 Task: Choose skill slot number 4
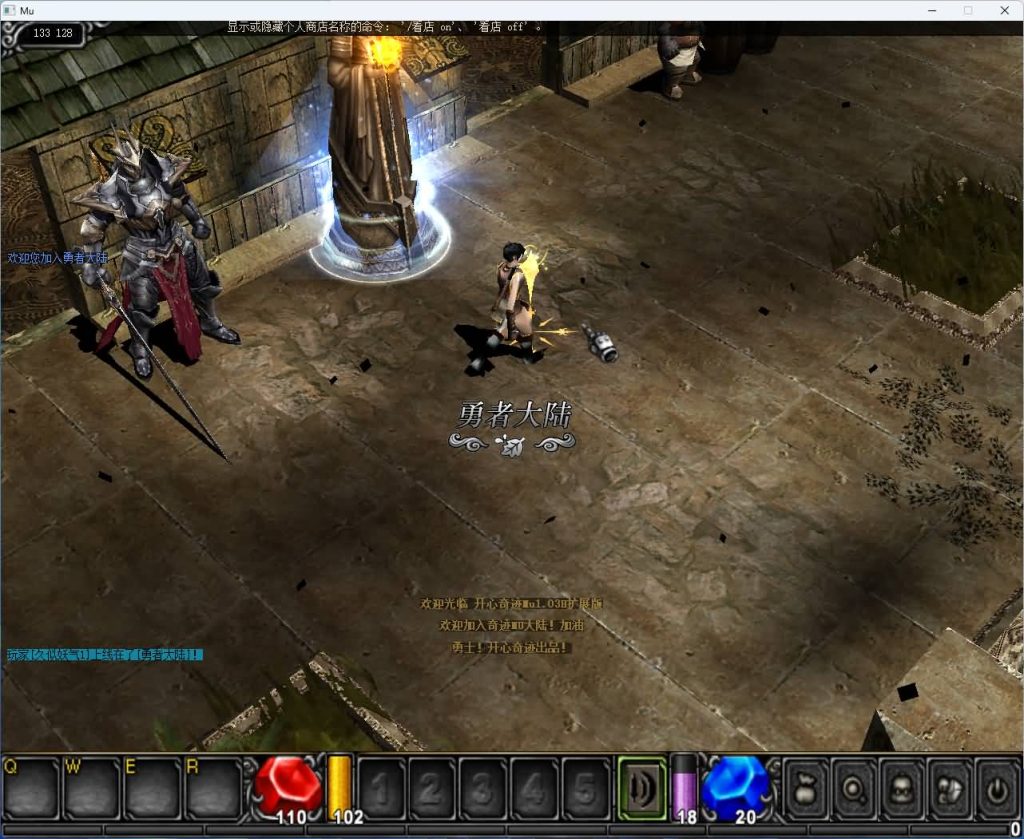pos(534,788)
